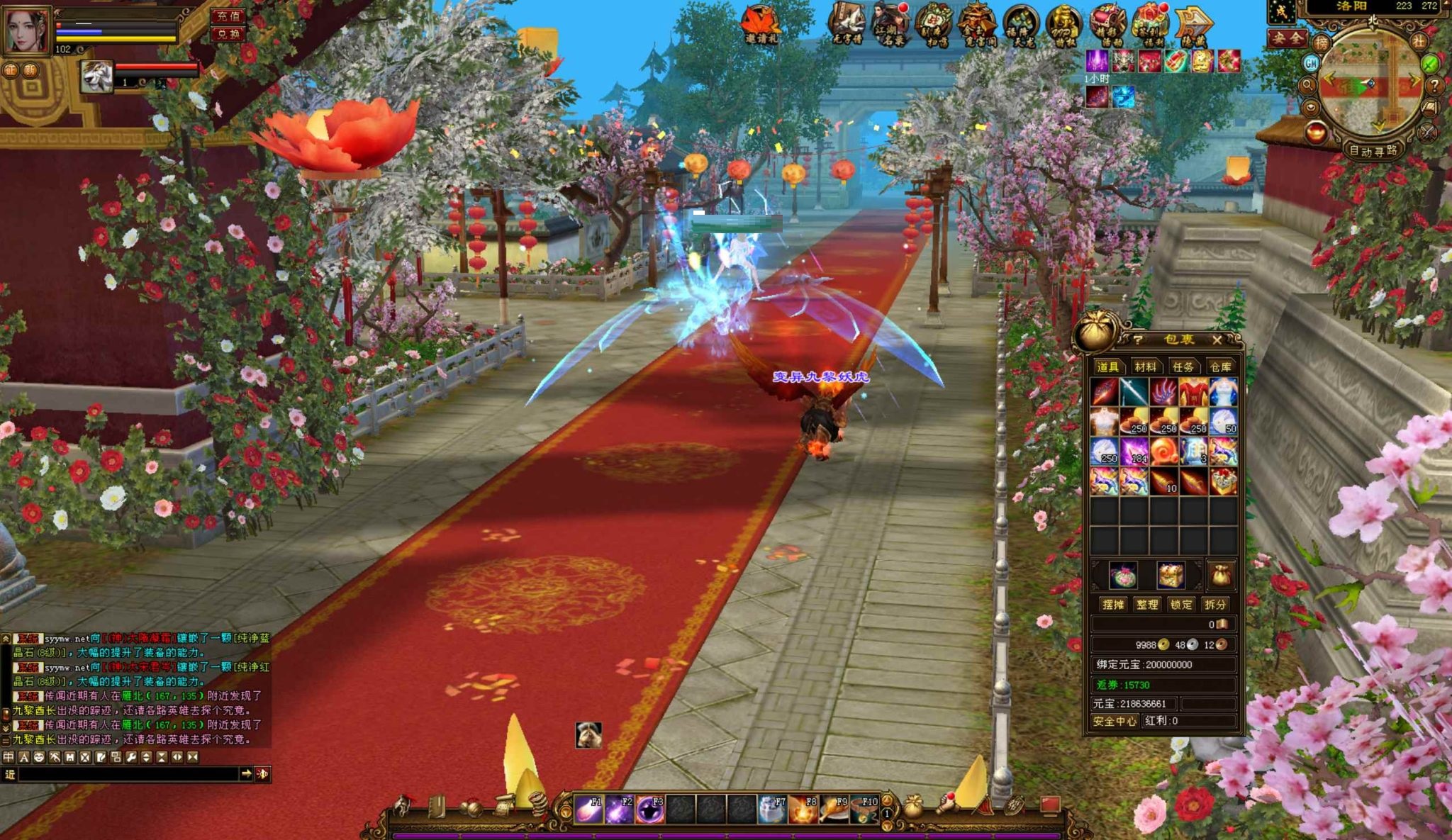
Task: Click the 拆分 split stack button
Action: tap(1214, 605)
